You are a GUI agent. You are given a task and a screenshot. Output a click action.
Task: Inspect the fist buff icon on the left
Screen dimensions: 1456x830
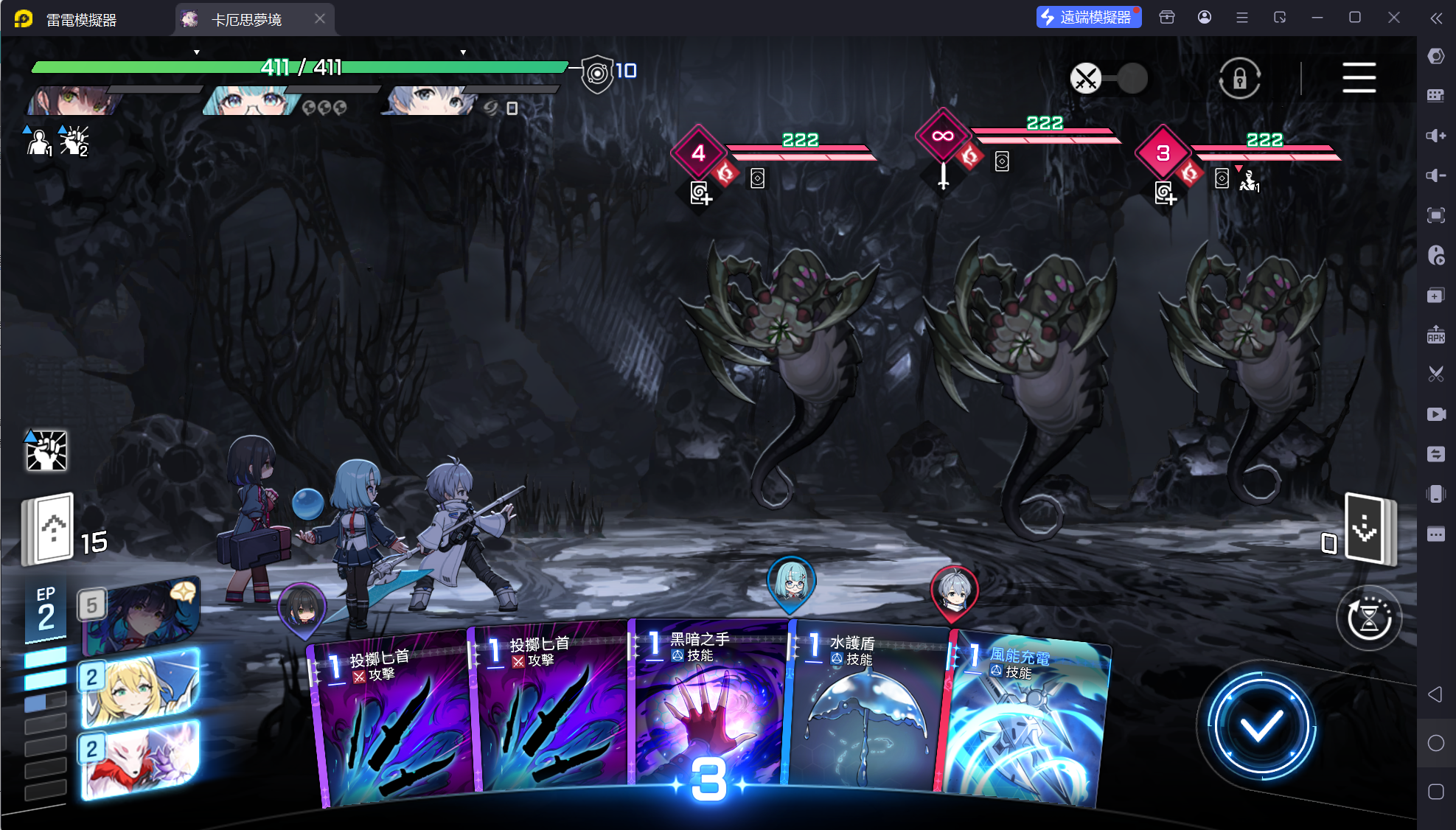click(x=46, y=450)
